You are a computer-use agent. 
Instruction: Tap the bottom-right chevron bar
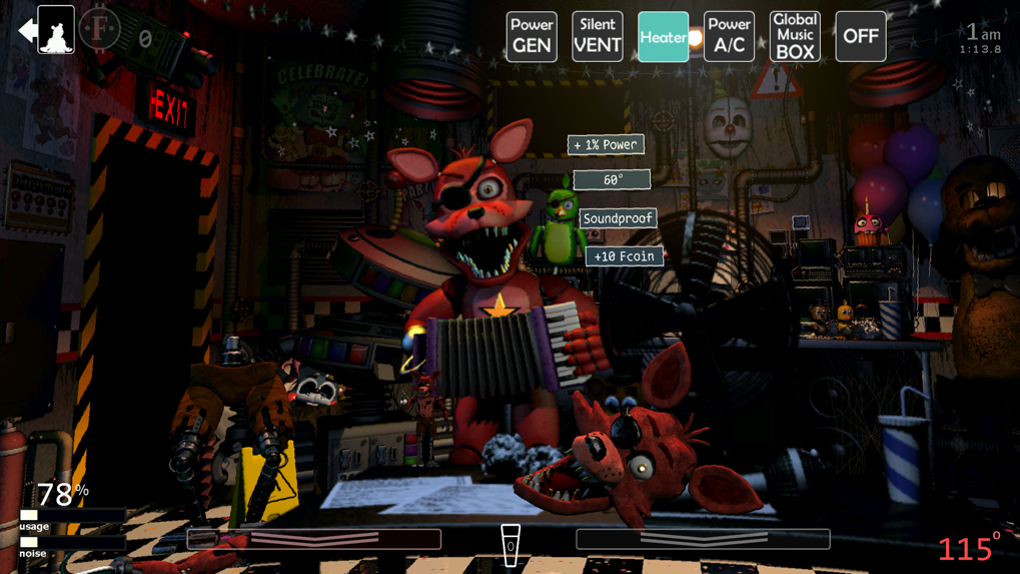(703, 539)
